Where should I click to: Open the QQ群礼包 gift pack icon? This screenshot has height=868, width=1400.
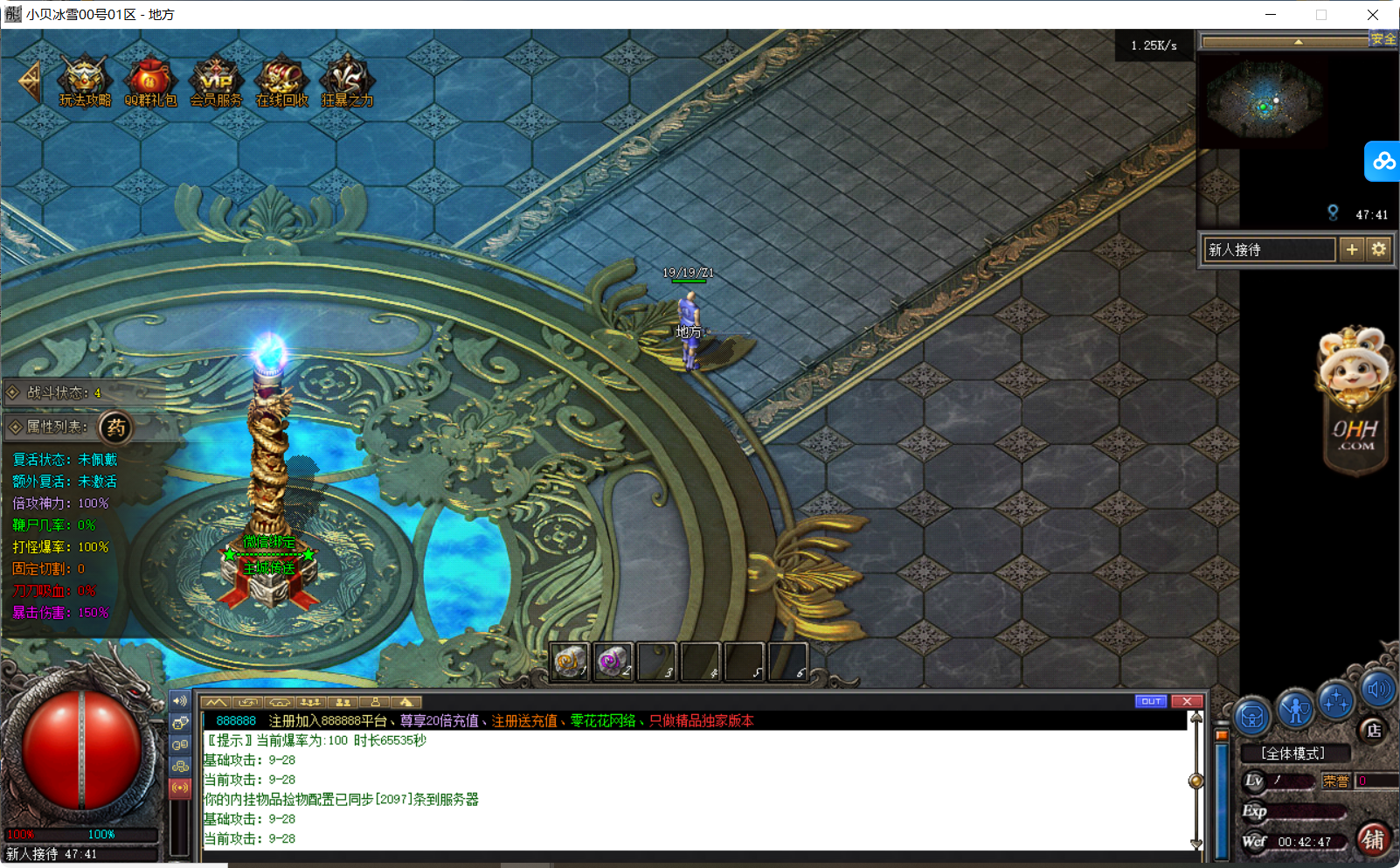pyautogui.click(x=150, y=79)
